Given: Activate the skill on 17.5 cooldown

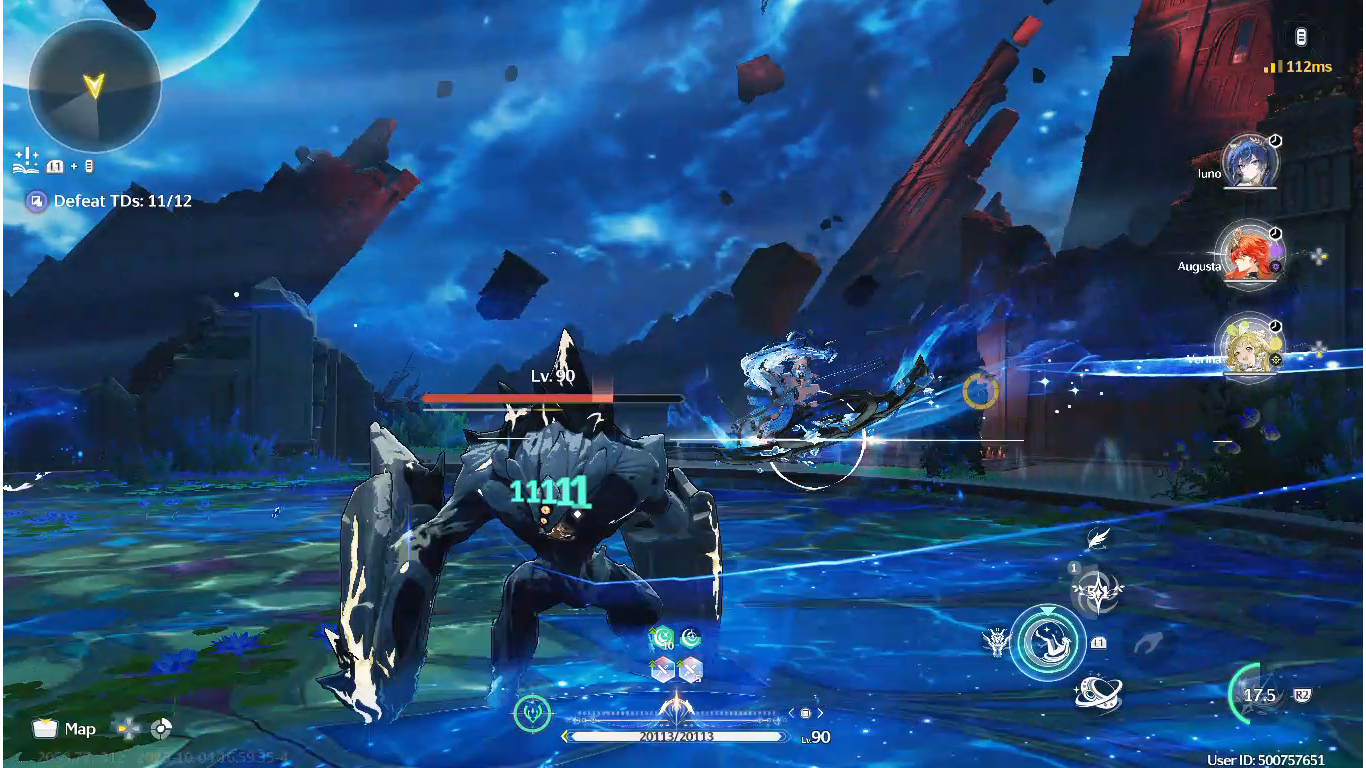Looking at the screenshot, I should (x=1259, y=695).
